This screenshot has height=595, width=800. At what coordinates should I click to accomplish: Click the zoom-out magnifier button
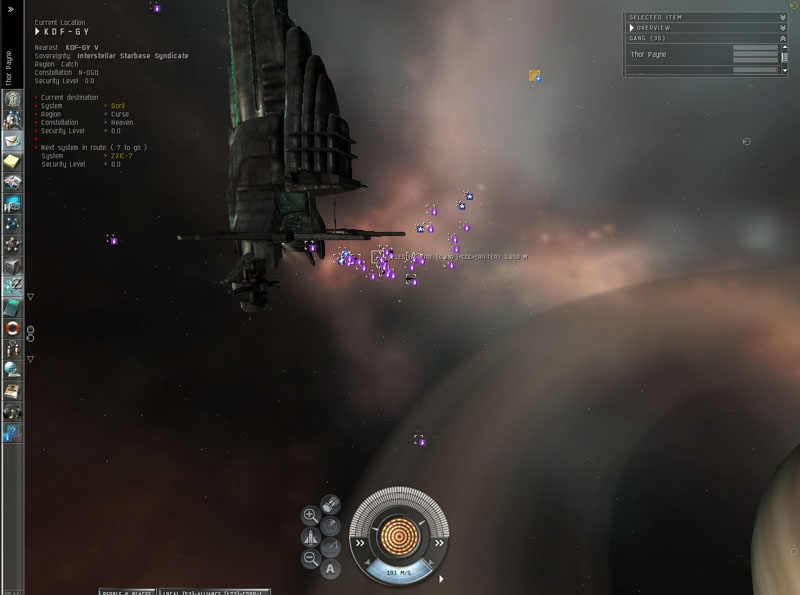click(x=311, y=559)
